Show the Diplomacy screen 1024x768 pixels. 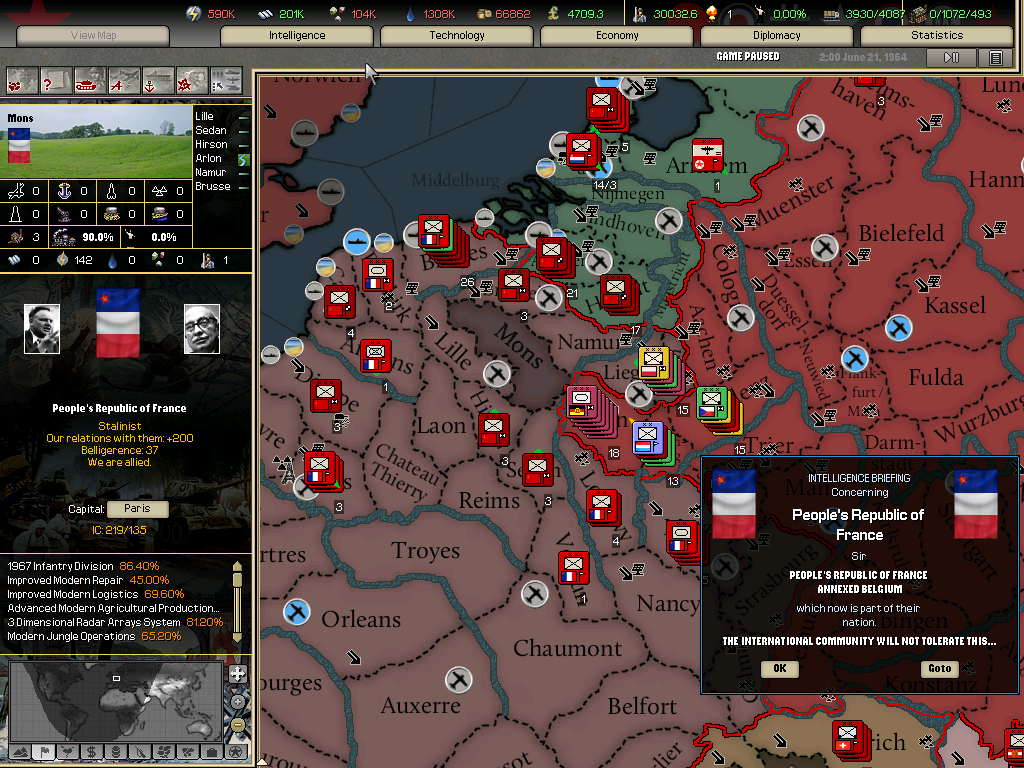(777, 36)
